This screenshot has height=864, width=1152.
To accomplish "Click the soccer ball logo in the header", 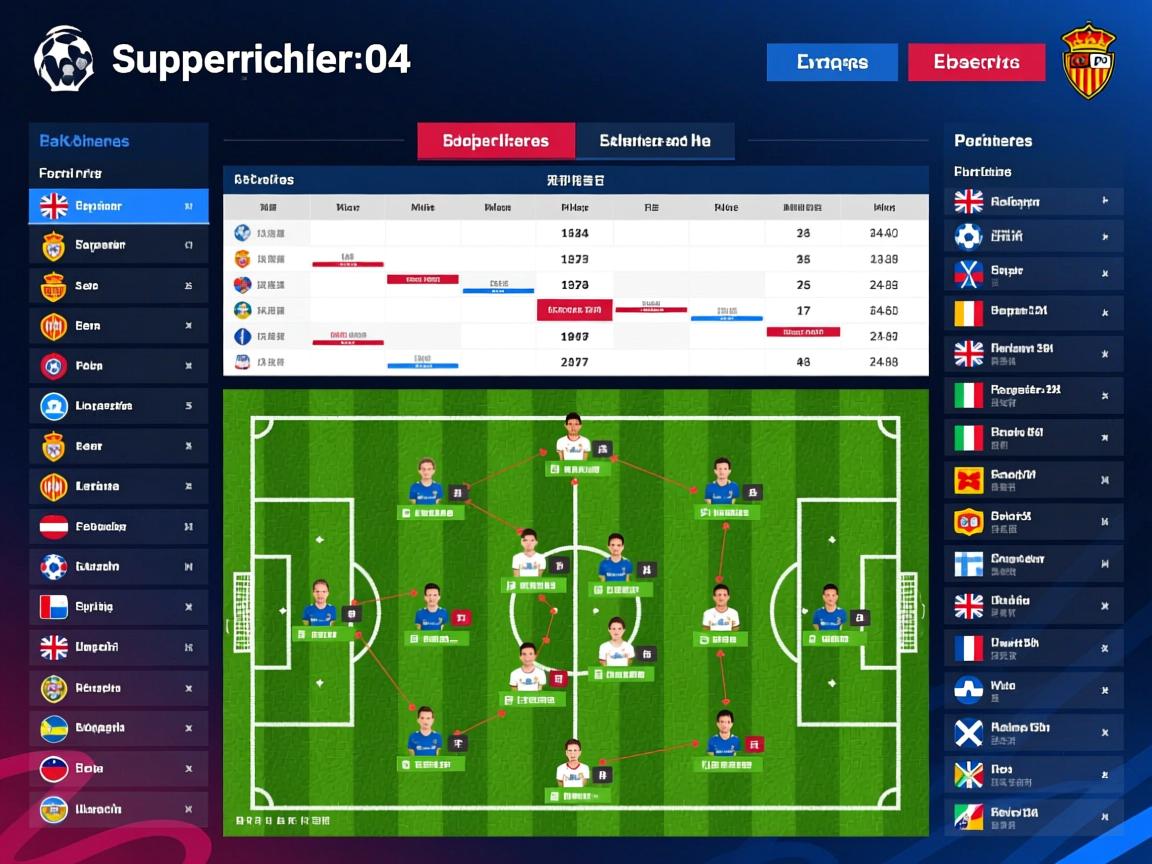I will pos(64,59).
